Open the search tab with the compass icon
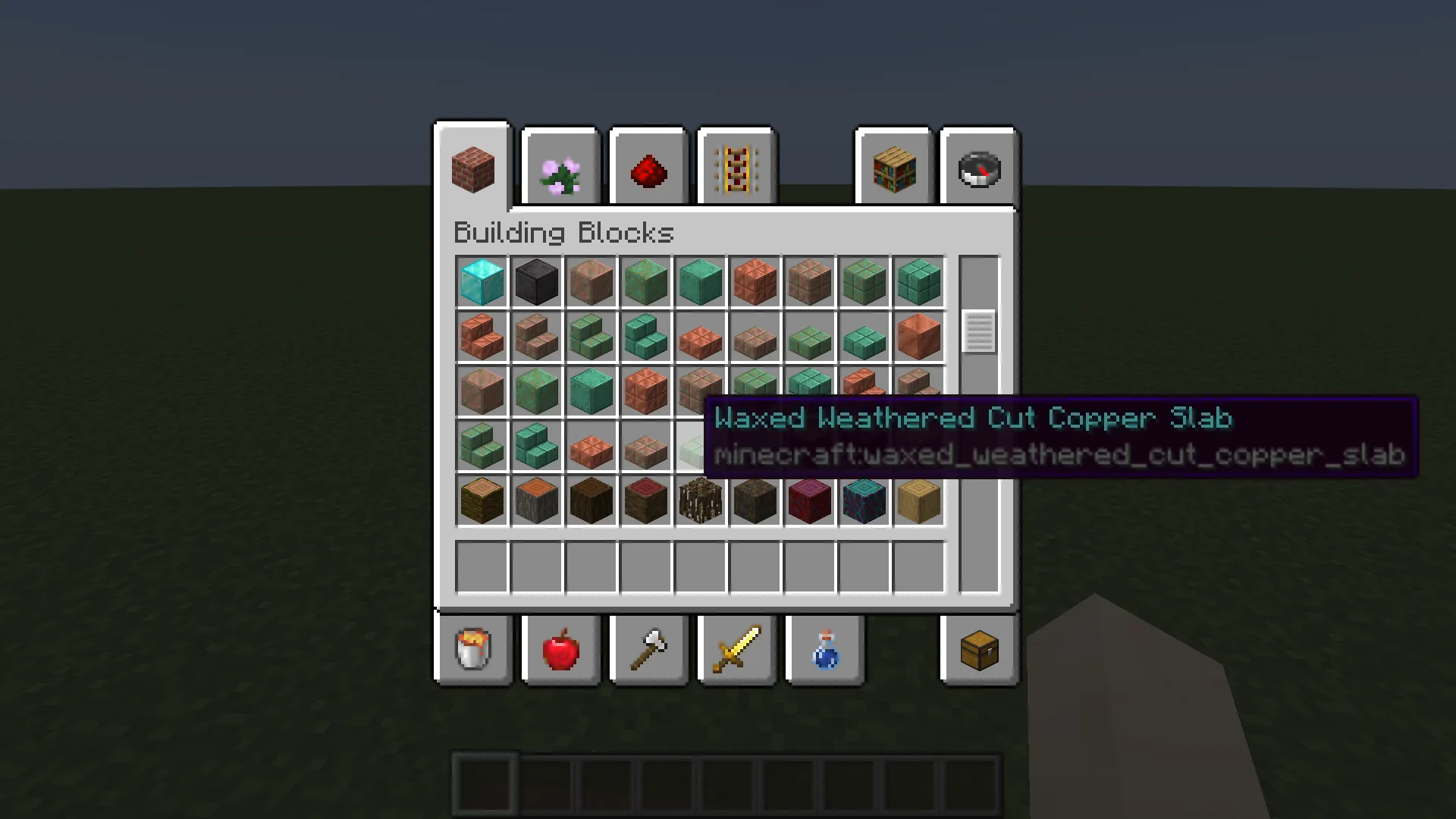The height and width of the screenshot is (819, 1456). coord(978,168)
